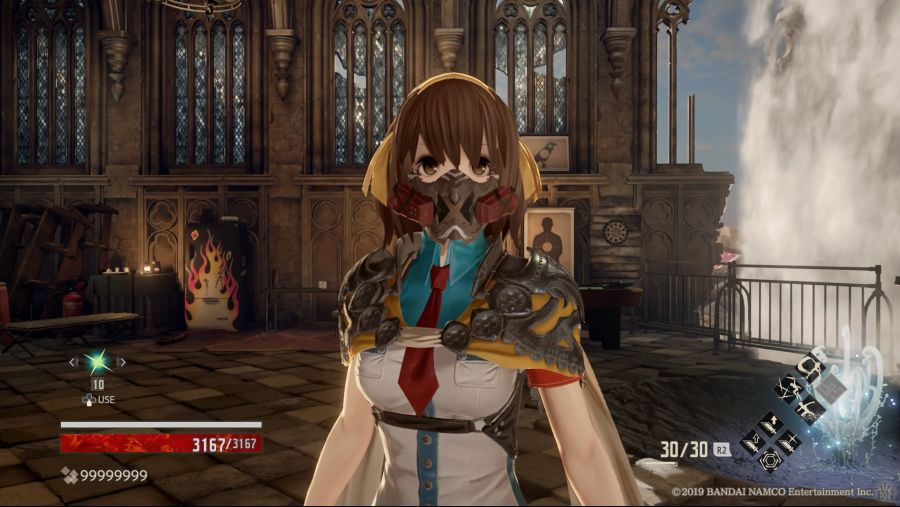
Task: Cycle quick item with the left arrow
Action: click(72, 361)
